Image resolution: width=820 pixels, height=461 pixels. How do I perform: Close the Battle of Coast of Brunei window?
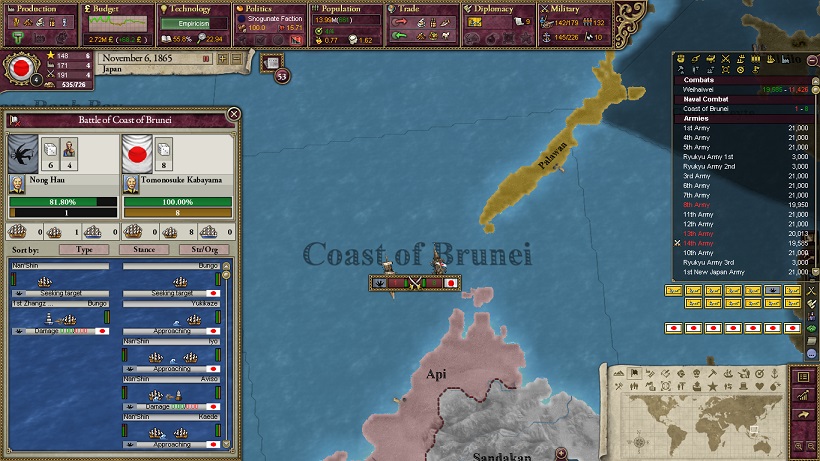[x=233, y=114]
